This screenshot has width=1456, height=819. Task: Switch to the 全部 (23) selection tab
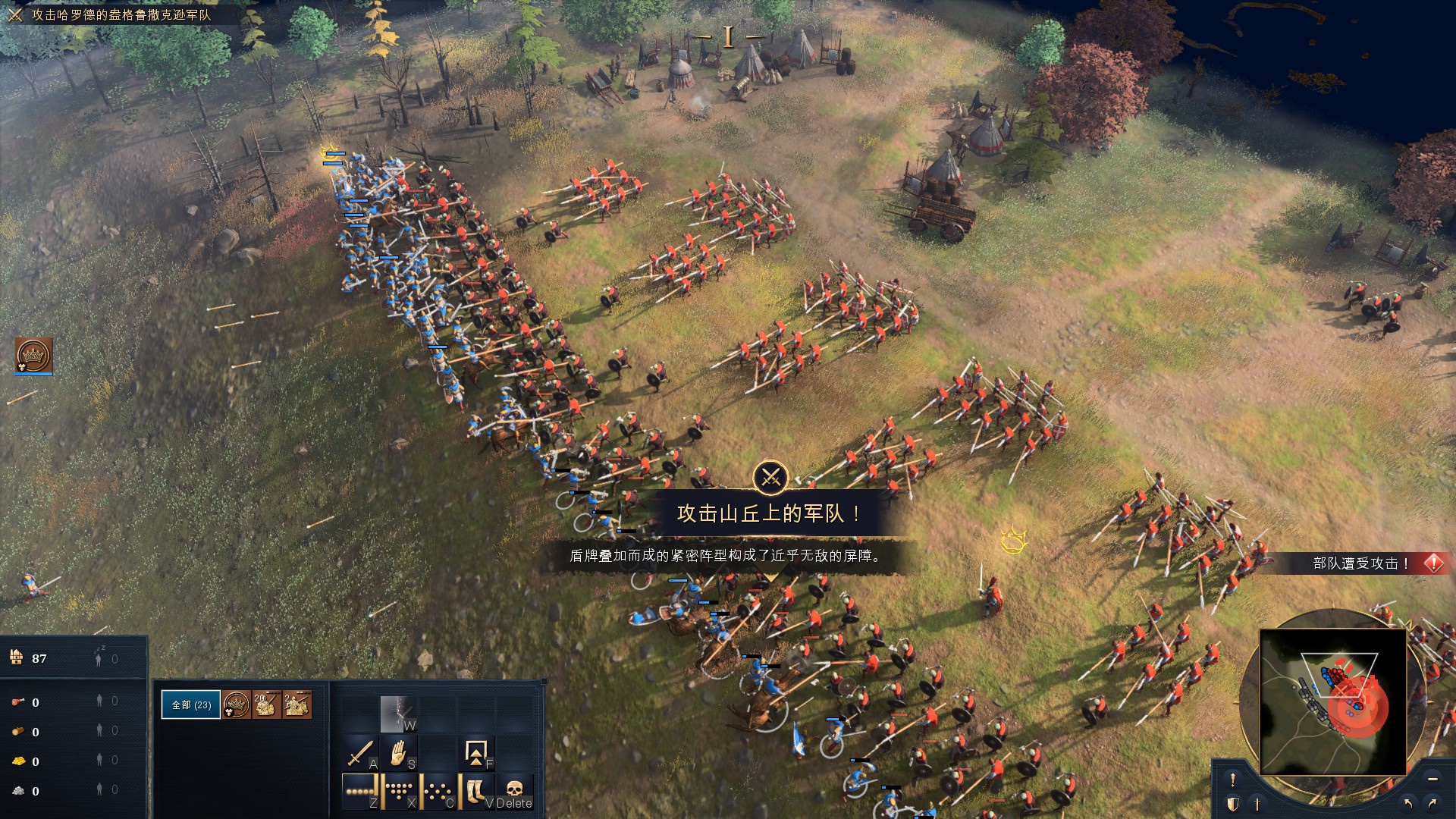pyautogui.click(x=191, y=704)
